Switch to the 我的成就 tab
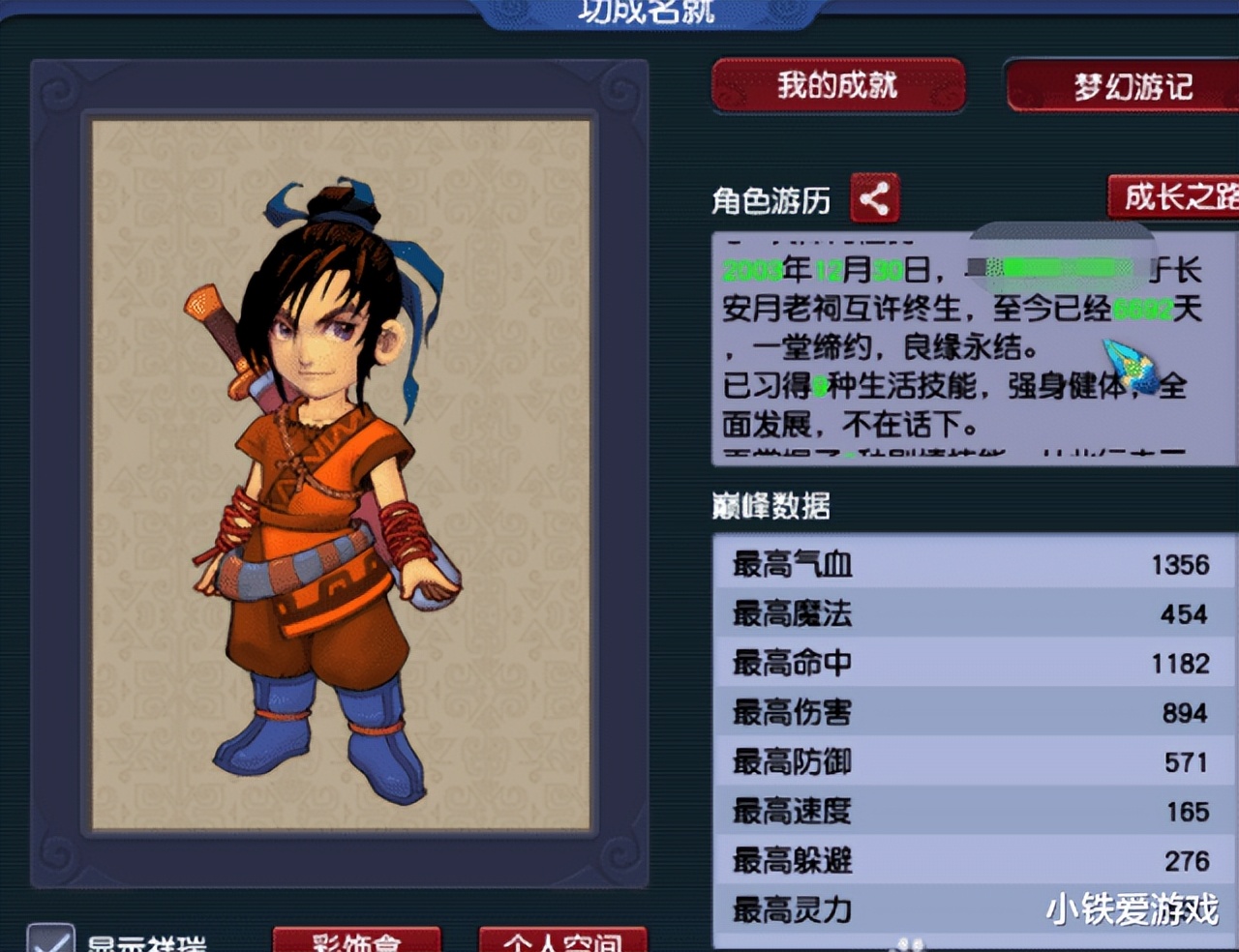Viewport: 1239px width, 952px height. pos(838,86)
